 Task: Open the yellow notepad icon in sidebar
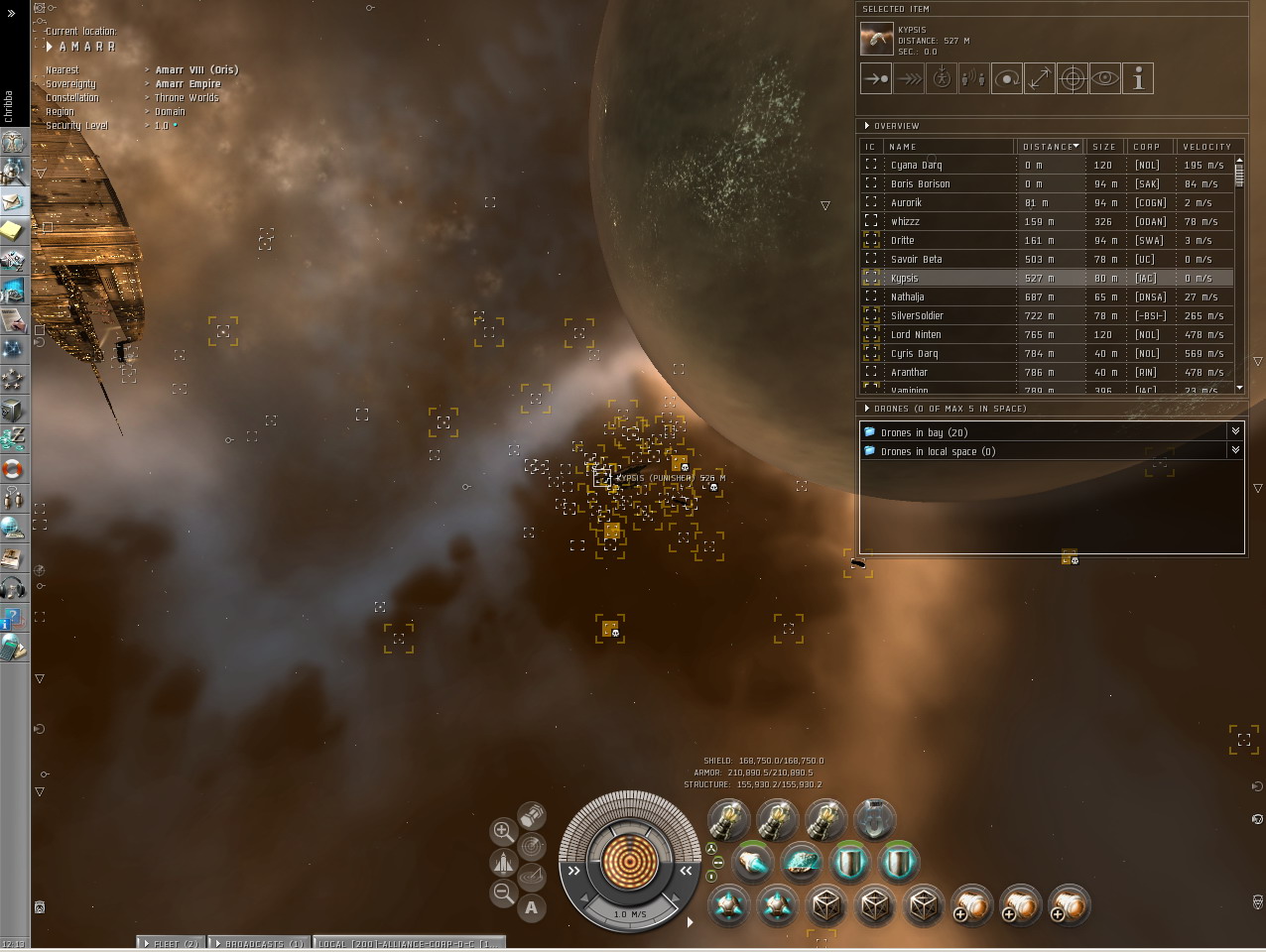(13, 232)
